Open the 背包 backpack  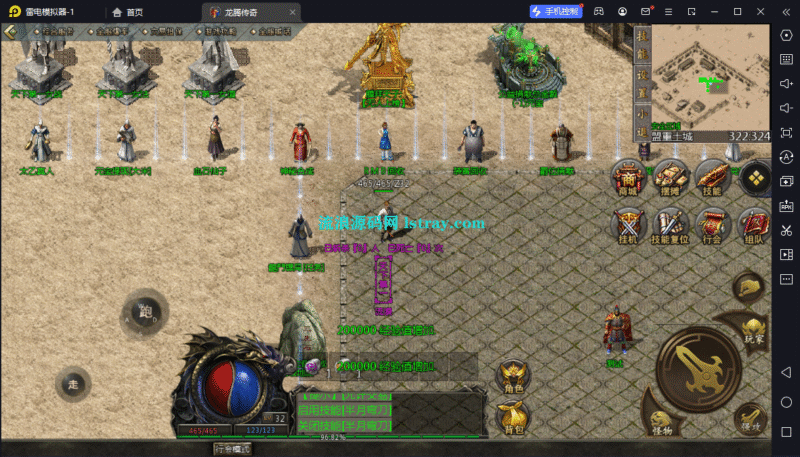click(x=513, y=417)
